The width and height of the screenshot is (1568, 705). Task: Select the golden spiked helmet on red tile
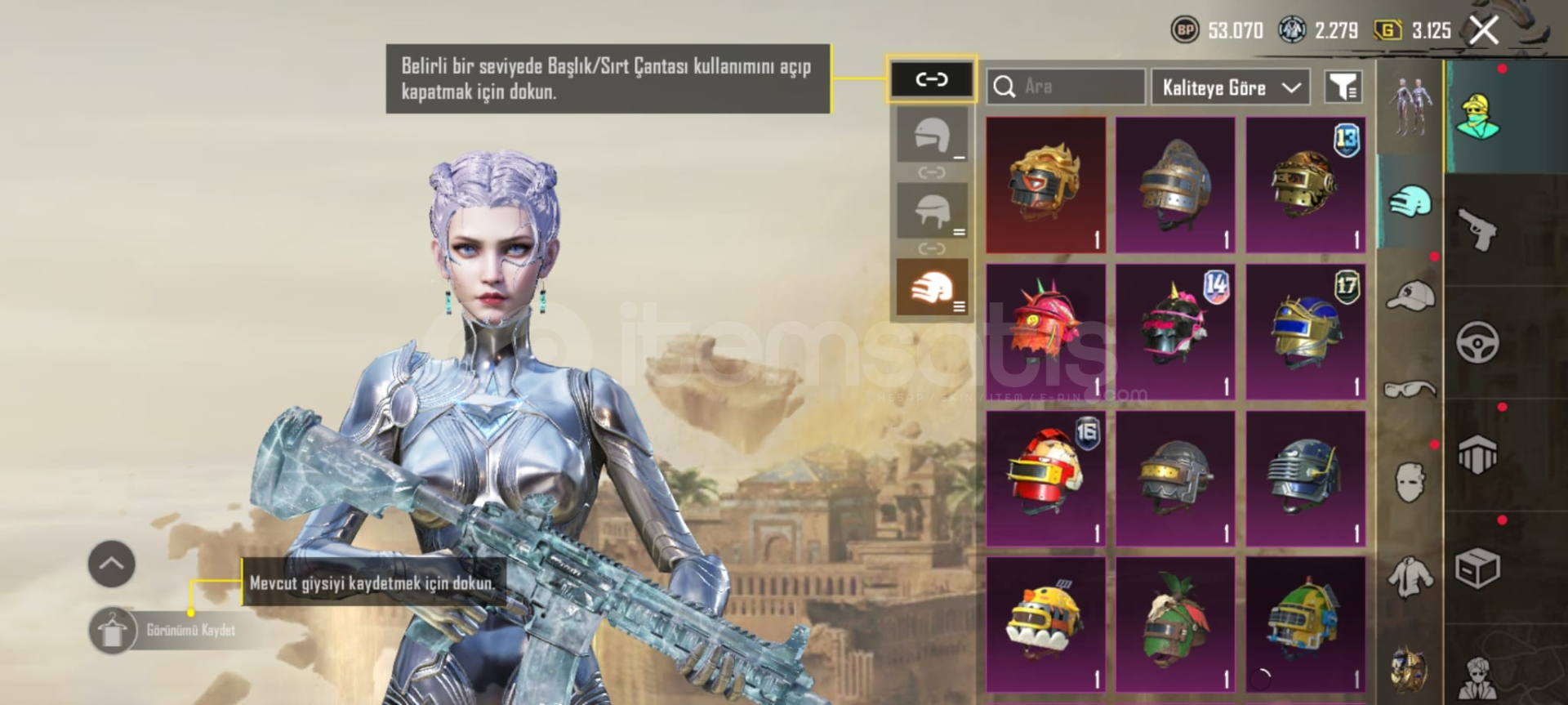1045,185
